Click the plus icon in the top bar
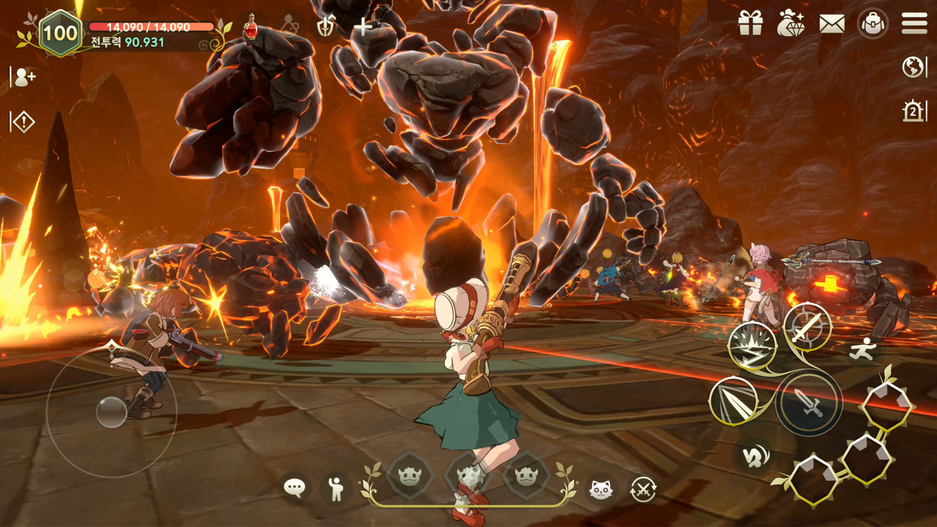Screen dimensions: 937x527 (364, 27)
